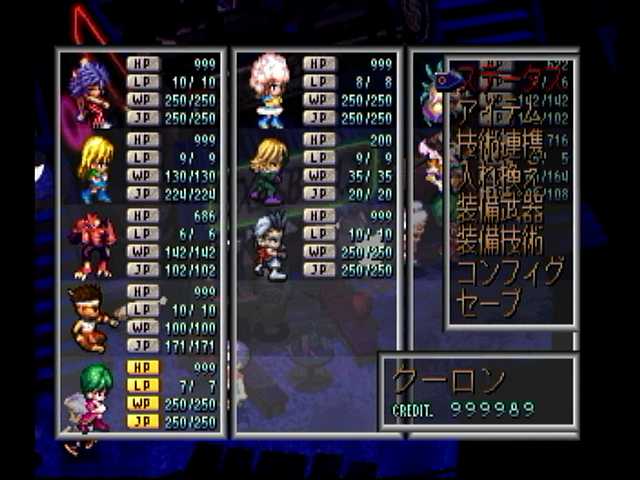Screen dimensions: 640x480
Task: Open 装備技術 (Equip Techniques) option
Action: [x=500, y=242]
